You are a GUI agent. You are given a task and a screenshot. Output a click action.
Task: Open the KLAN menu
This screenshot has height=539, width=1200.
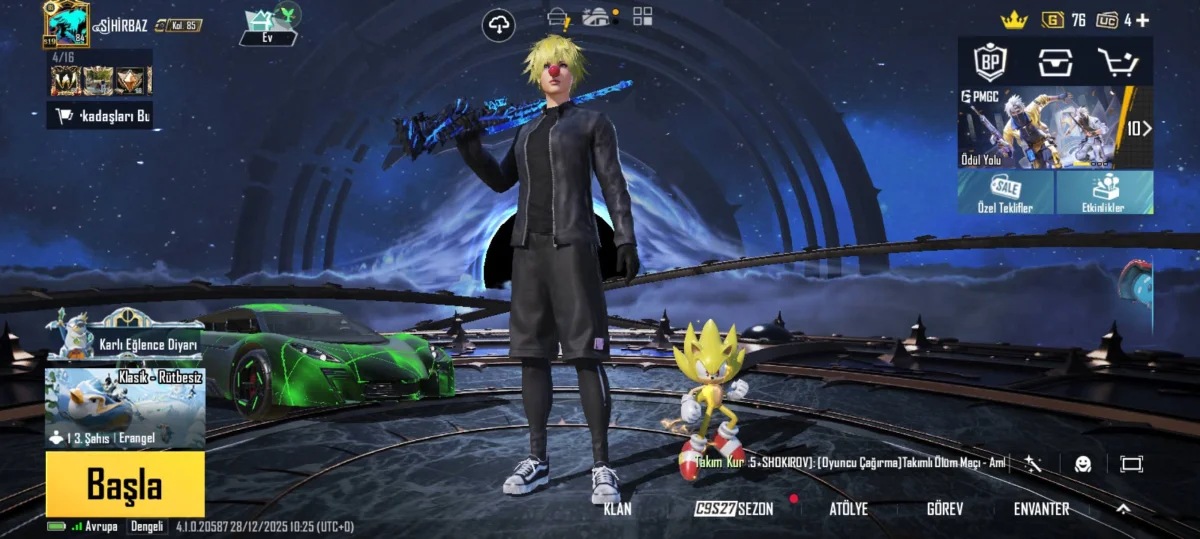tap(618, 509)
